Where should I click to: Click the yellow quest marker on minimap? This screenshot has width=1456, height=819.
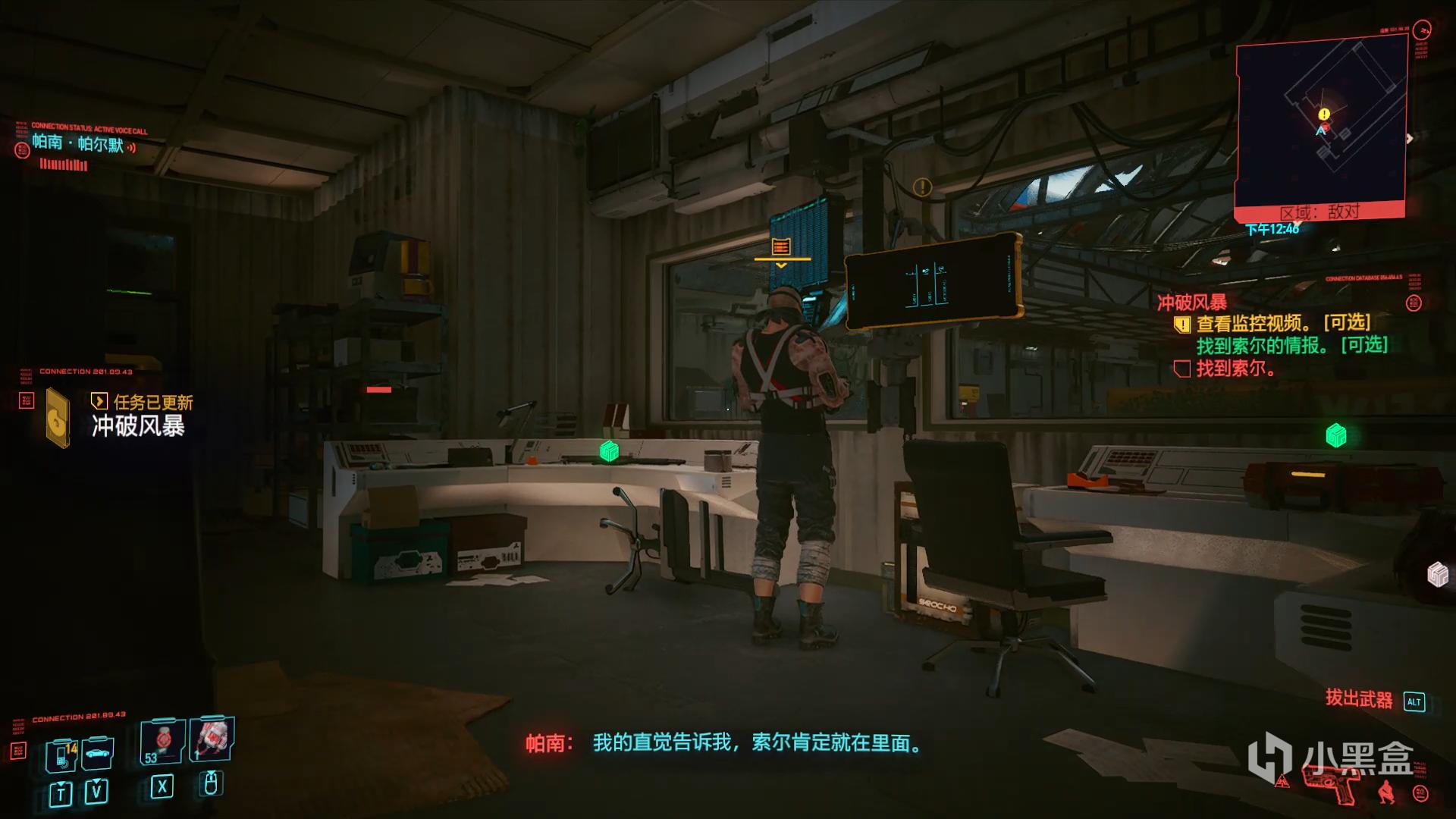(x=1324, y=115)
